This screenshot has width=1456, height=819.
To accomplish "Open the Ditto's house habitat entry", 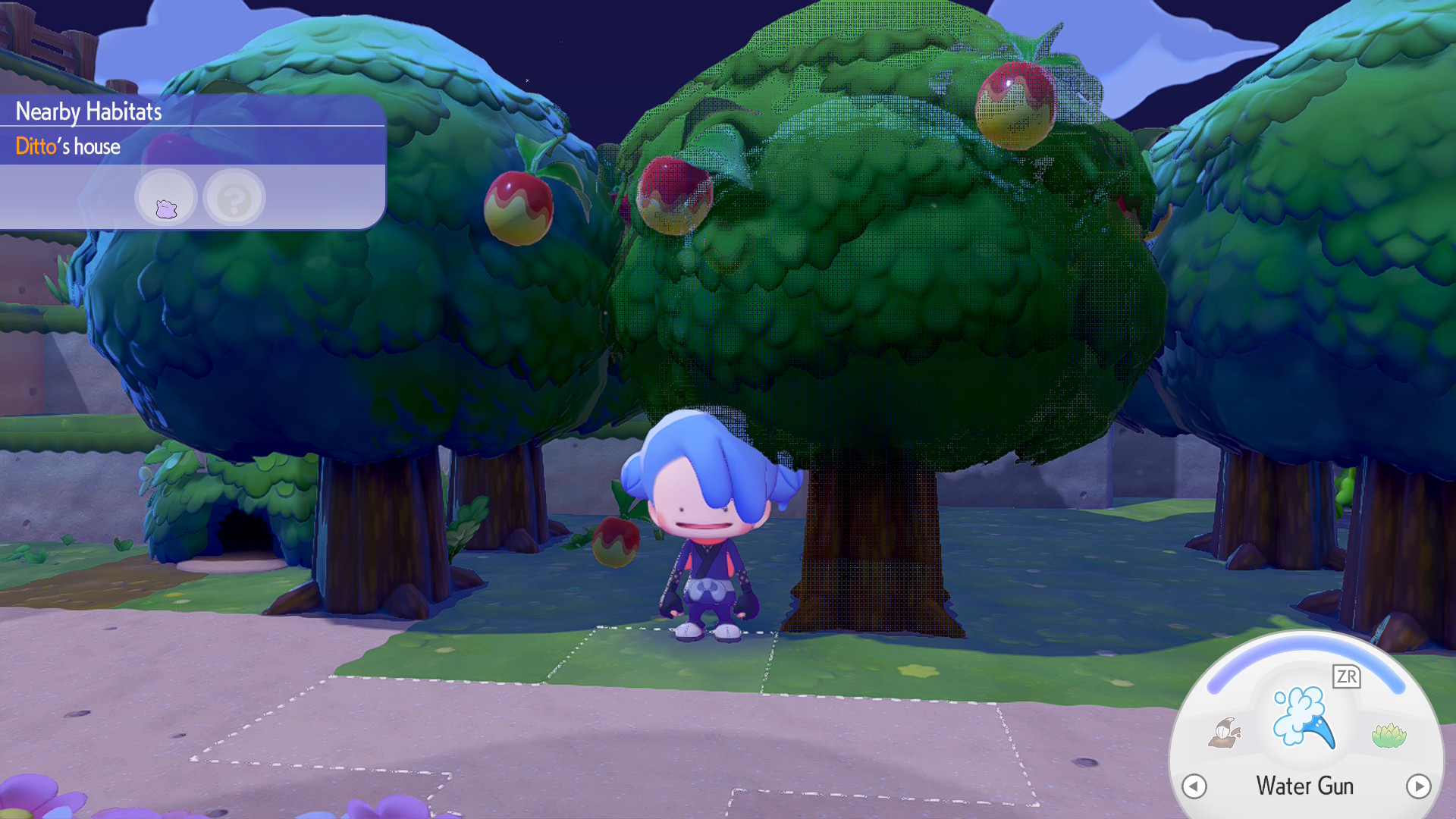I will [x=68, y=146].
